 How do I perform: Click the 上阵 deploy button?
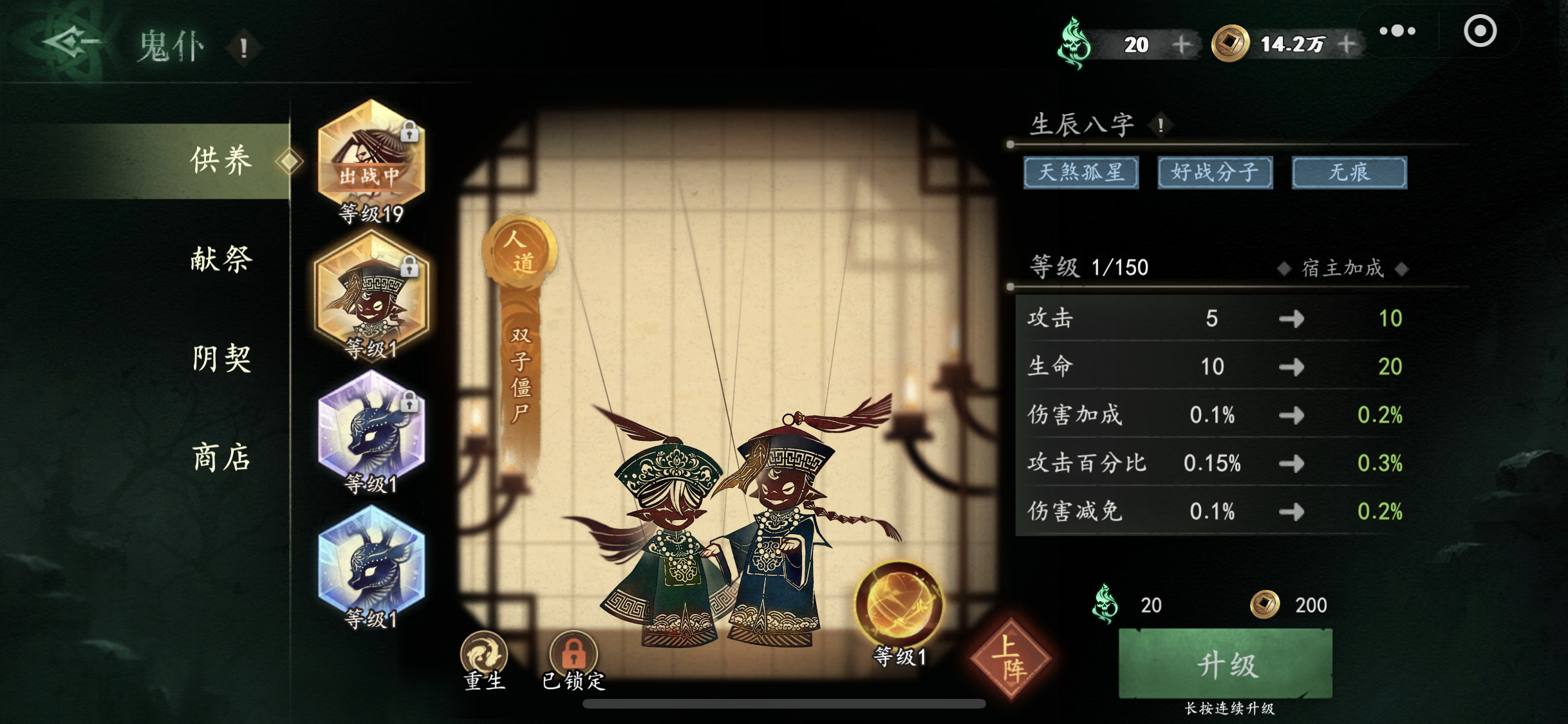pos(1011,653)
